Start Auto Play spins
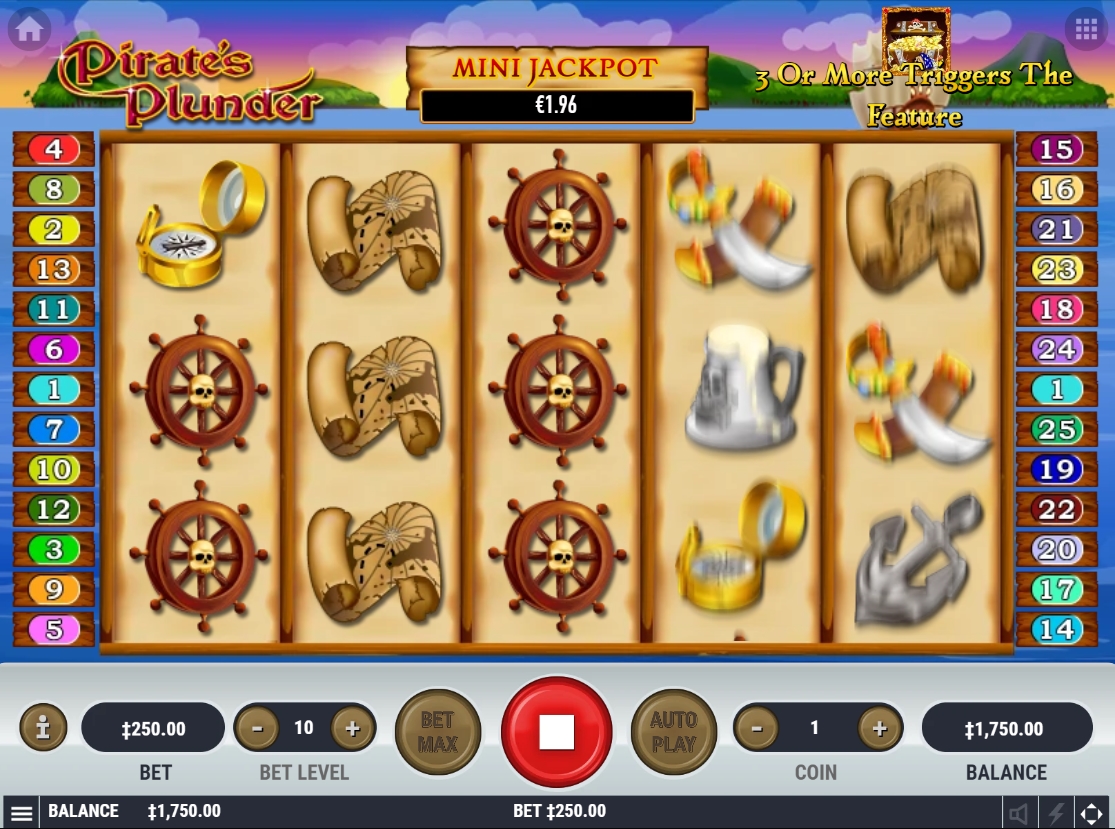This screenshot has width=1115, height=829. [673, 732]
